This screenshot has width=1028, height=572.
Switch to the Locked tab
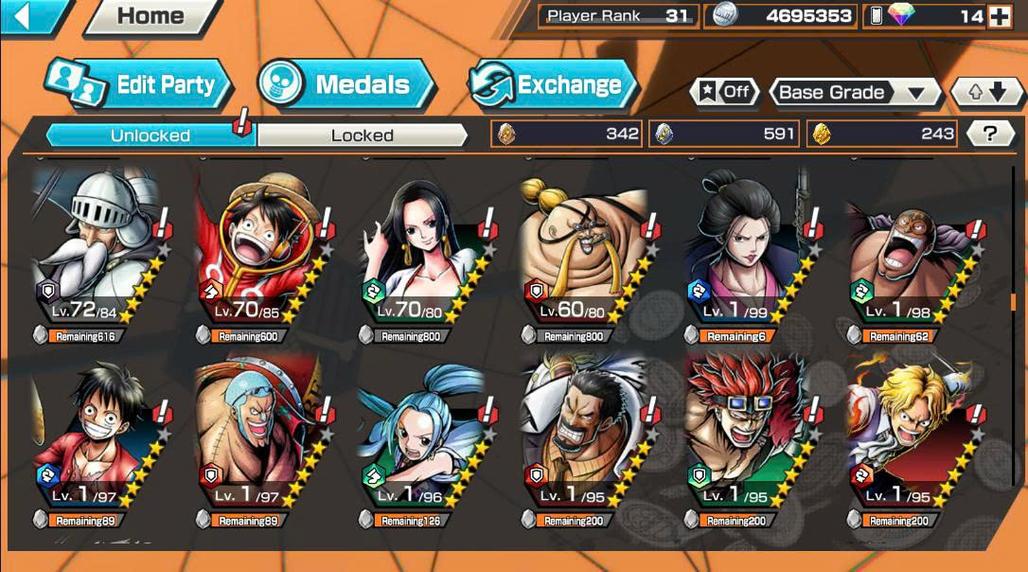point(362,135)
